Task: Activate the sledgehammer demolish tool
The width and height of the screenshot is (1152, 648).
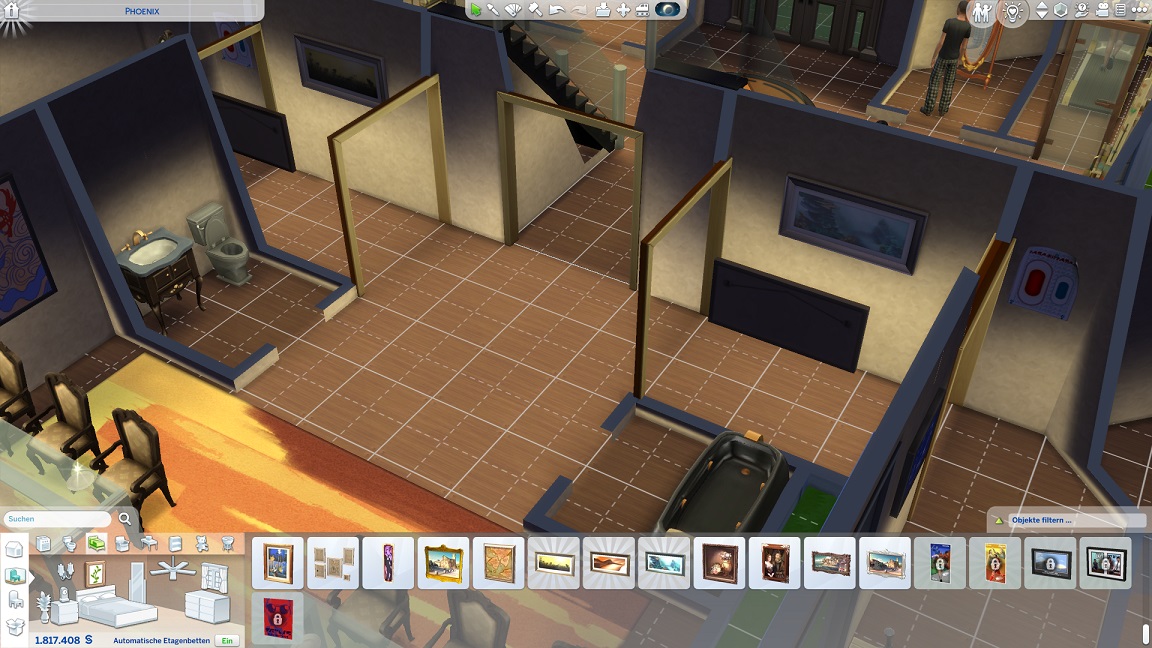Action: coord(534,10)
